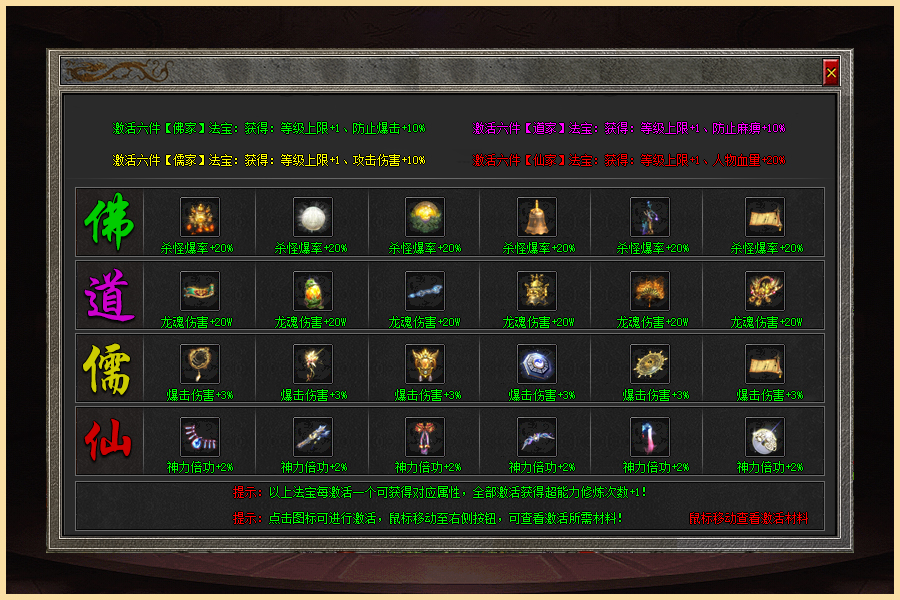900x600 pixels.
Task: Activate the scroll treasure in the 儒 row
Action: (x=765, y=364)
